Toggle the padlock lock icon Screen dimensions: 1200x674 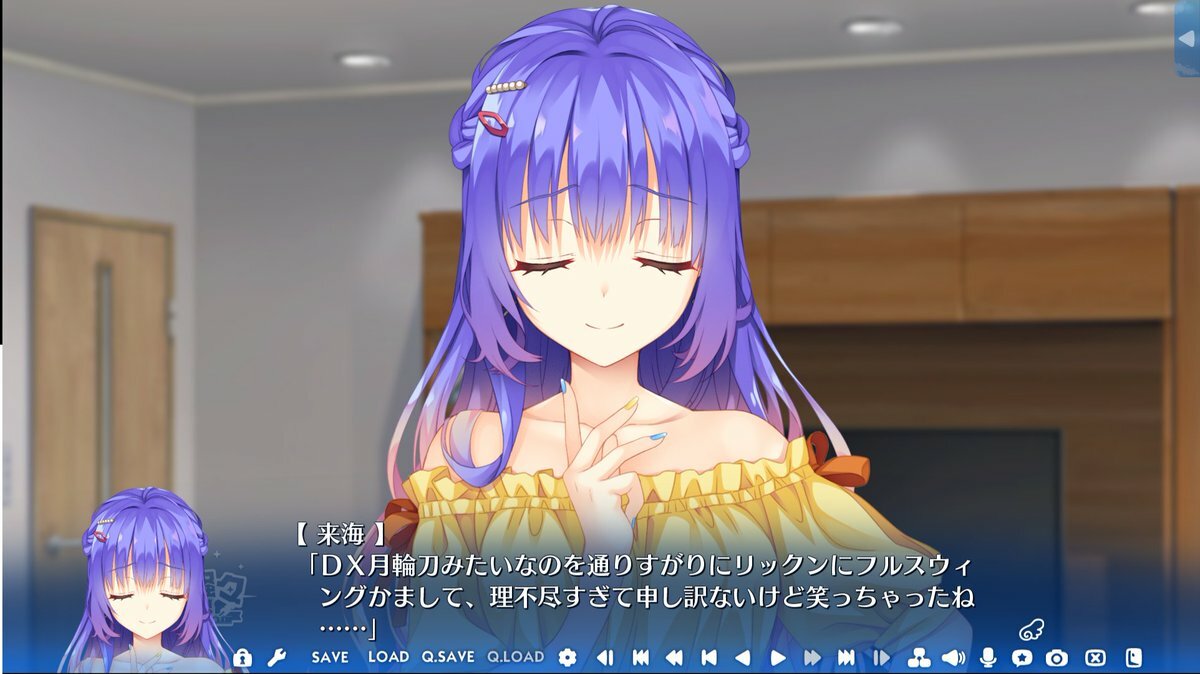(242, 657)
